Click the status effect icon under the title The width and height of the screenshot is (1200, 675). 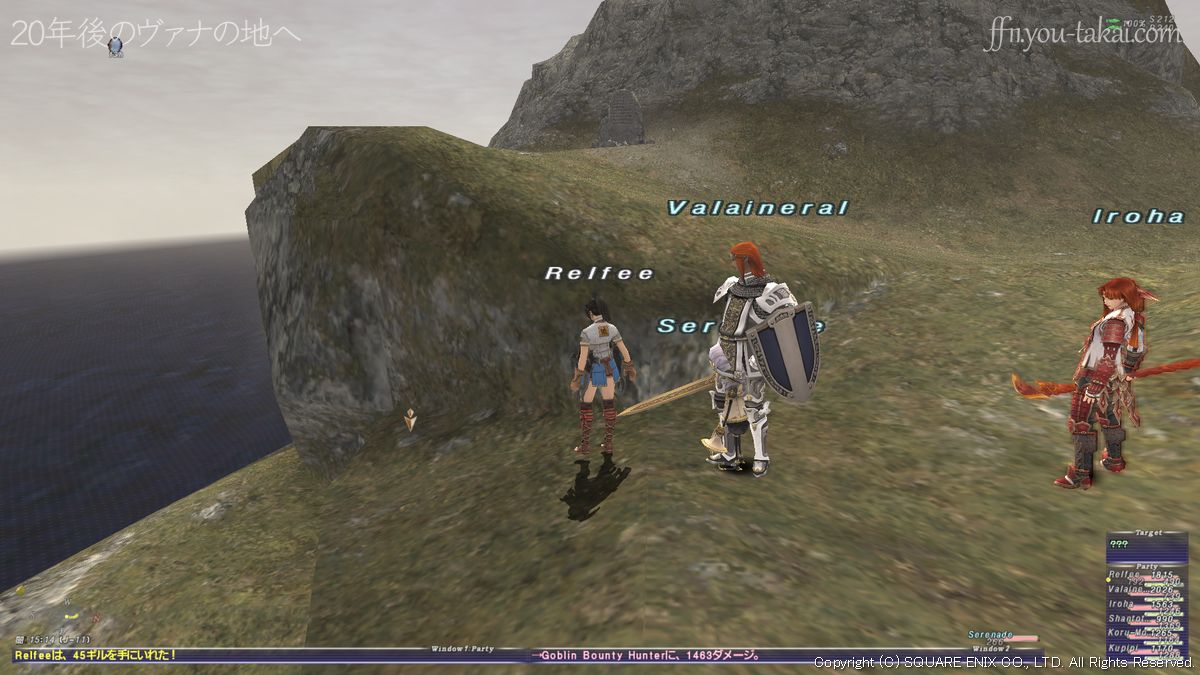coord(115,46)
